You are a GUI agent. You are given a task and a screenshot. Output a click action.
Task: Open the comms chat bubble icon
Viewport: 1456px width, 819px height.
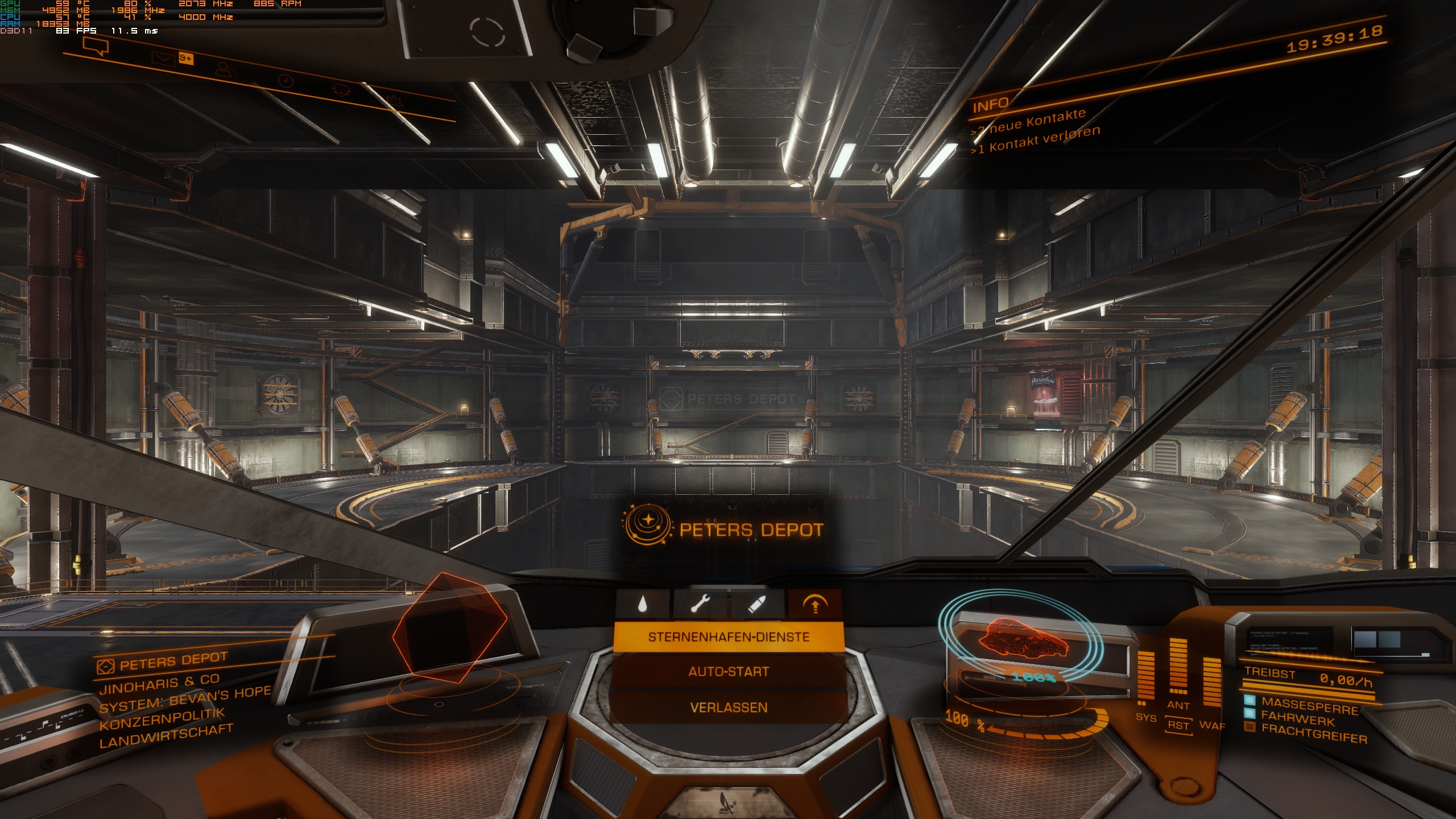pyautogui.click(x=96, y=46)
